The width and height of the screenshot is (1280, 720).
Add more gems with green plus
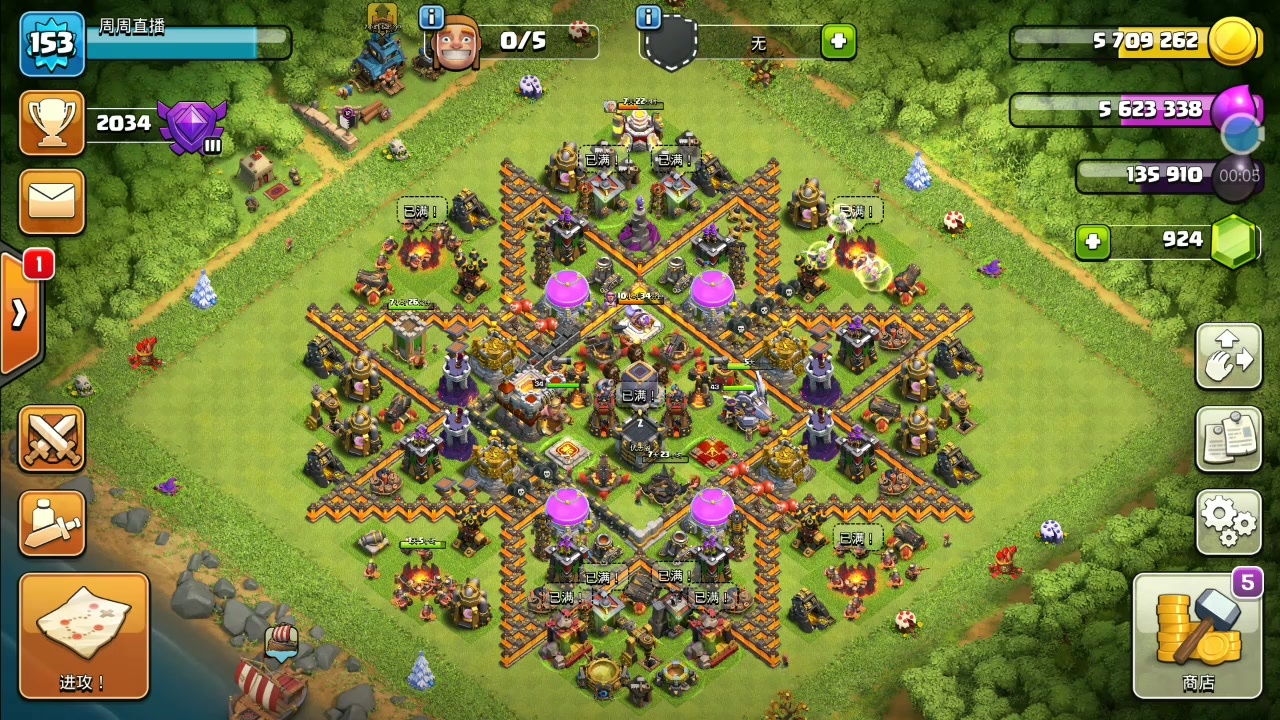tap(1093, 241)
